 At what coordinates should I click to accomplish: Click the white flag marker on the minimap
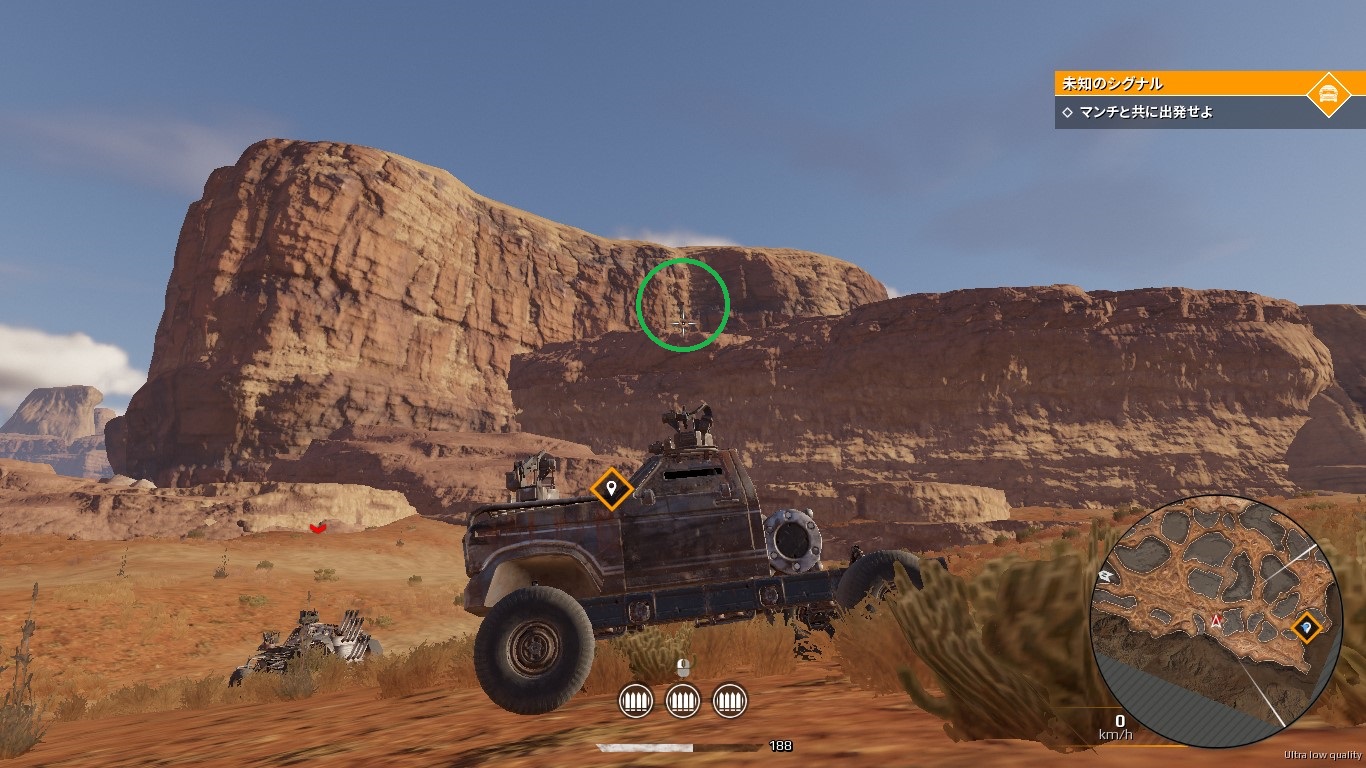pos(1106,576)
